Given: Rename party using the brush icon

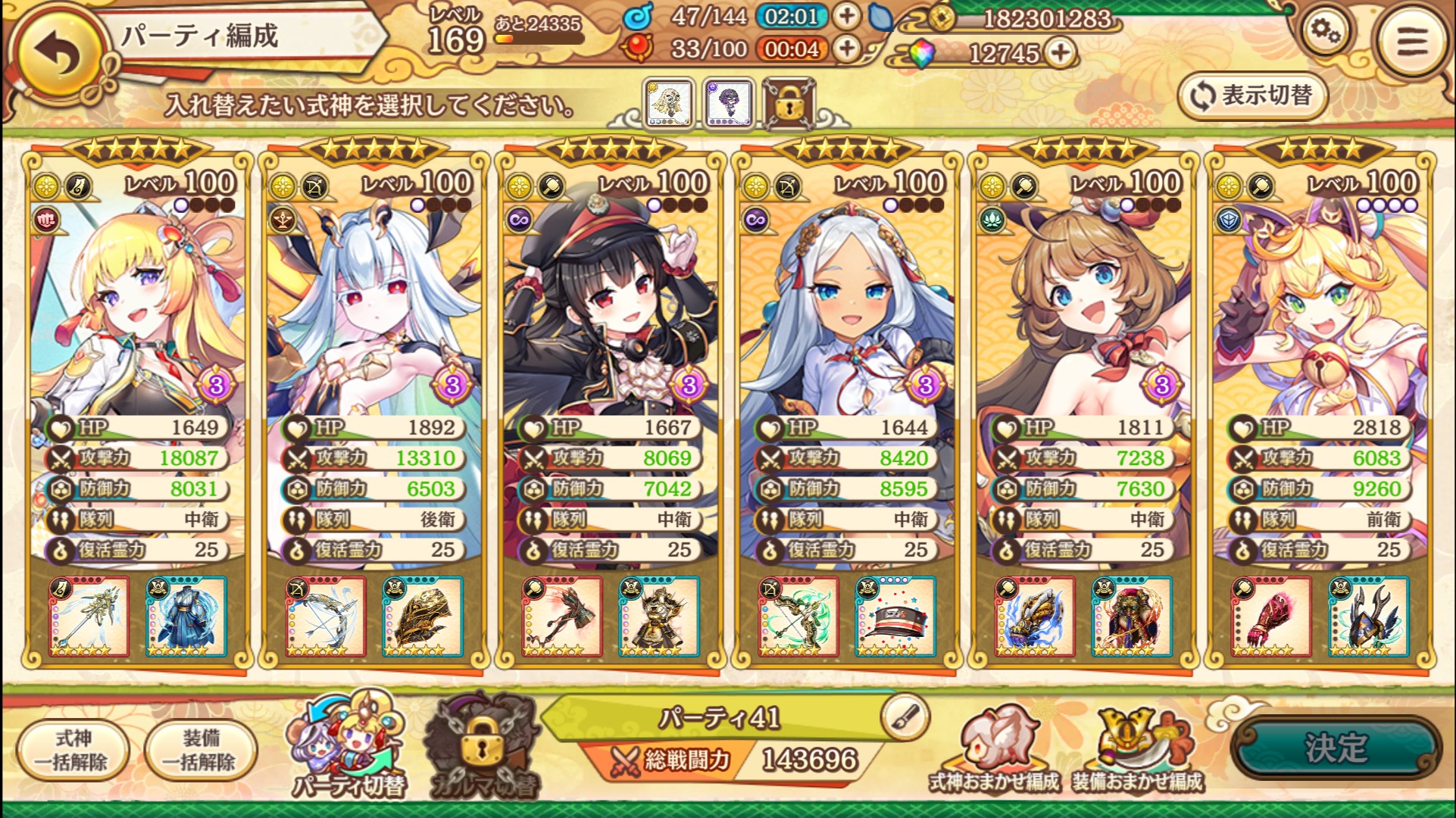Looking at the screenshot, I should tap(905, 716).
